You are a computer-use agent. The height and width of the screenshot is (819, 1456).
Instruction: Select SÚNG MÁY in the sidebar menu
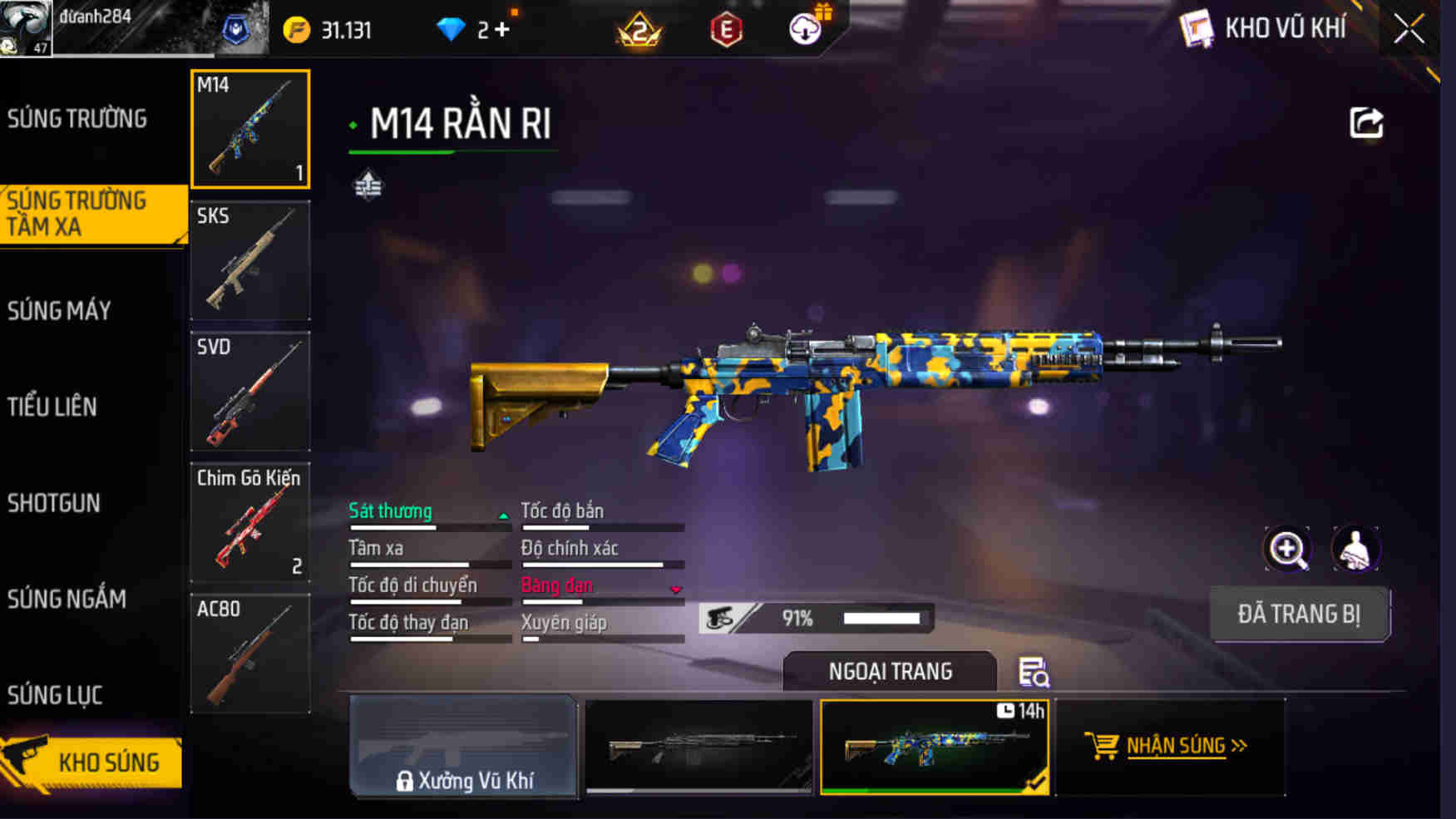pos(58,309)
